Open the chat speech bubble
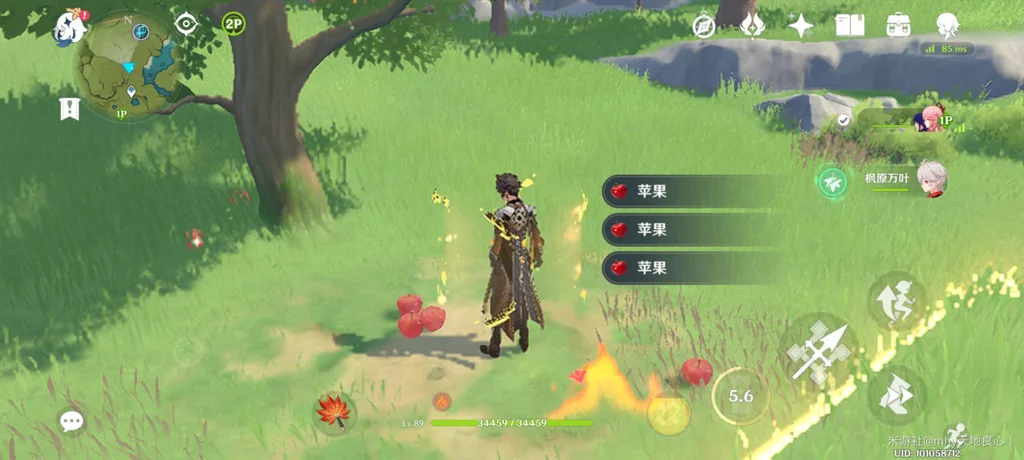This screenshot has height=460, width=1024. [72, 422]
